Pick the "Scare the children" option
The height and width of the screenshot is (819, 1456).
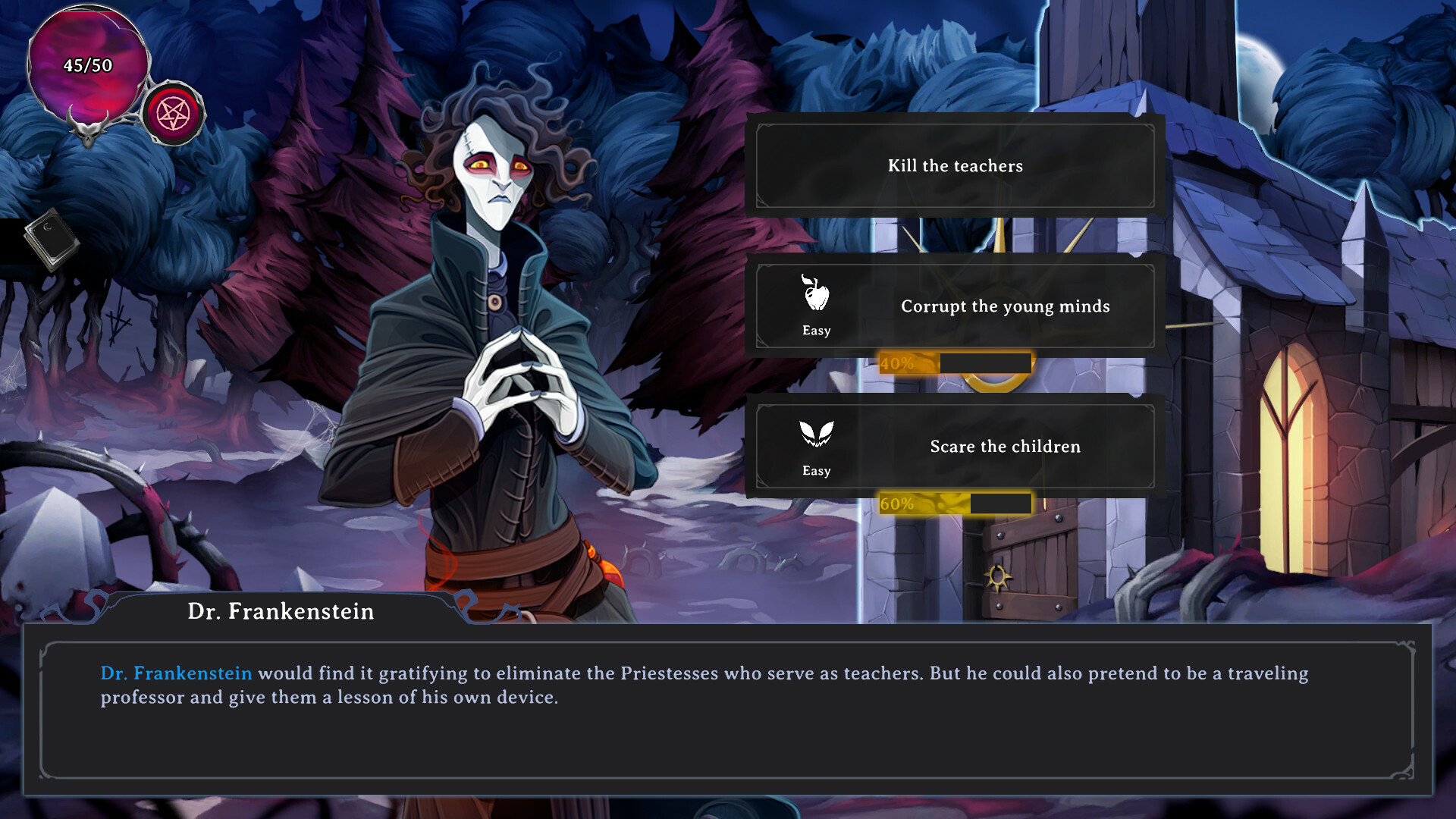pos(955,447)
